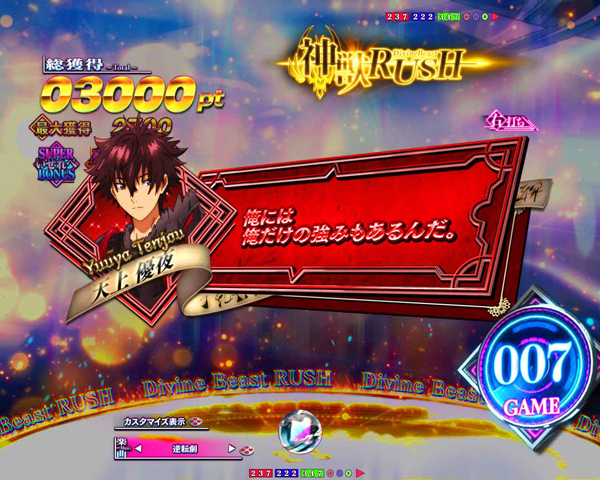Select previous song with left arrow
Viewport: 600px width, 480px height.
pos(139,449)
